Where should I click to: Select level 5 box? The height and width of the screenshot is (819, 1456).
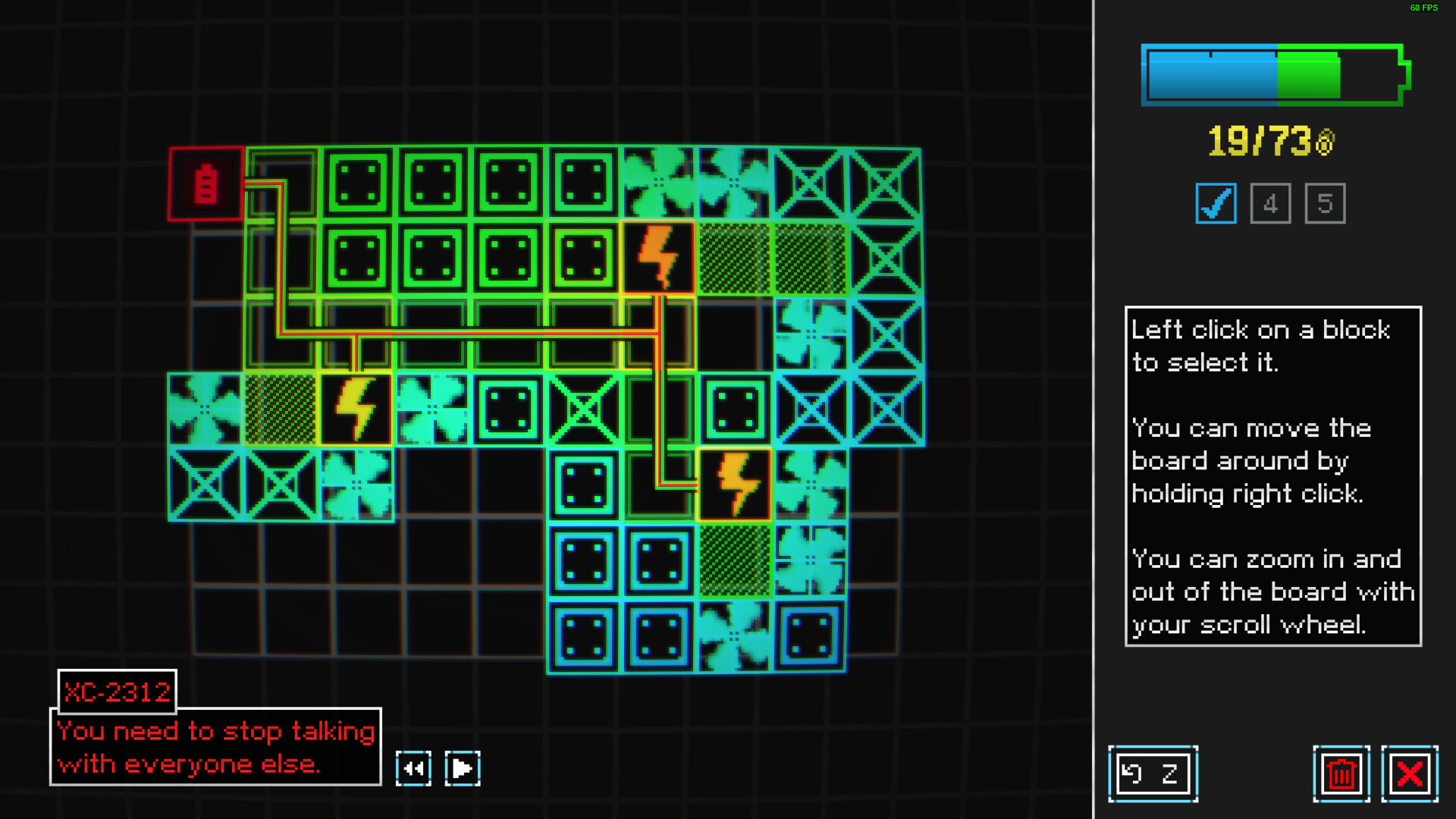click(1325, 203)
